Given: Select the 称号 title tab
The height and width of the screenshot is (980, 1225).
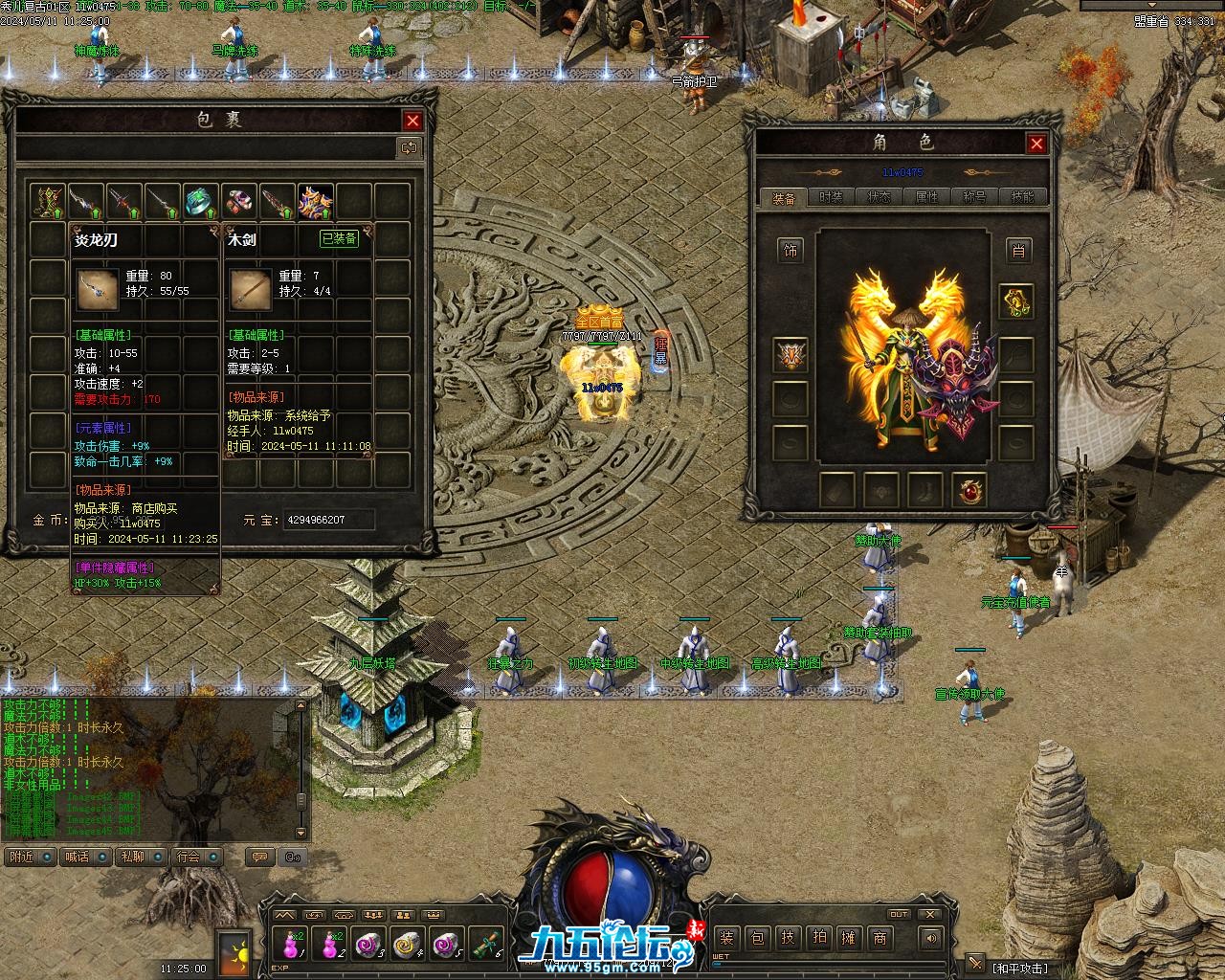Looking at the screenshot, I should pyautogui.click(x=974, y=198).
